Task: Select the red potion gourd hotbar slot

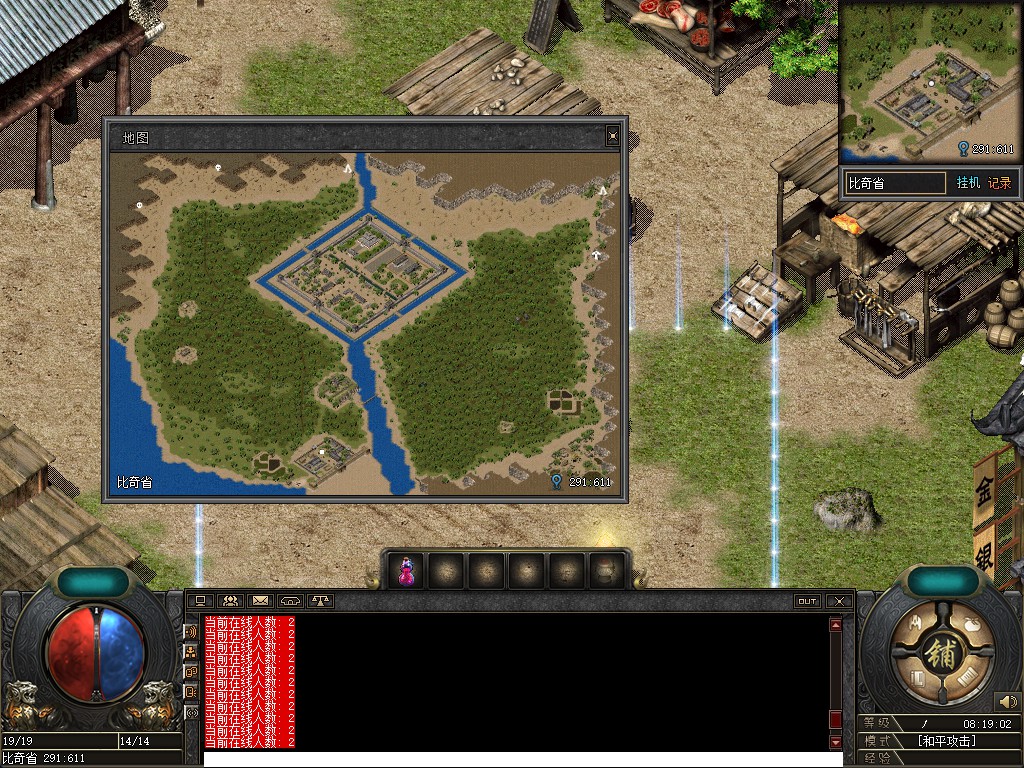Action: pos(407,571)
